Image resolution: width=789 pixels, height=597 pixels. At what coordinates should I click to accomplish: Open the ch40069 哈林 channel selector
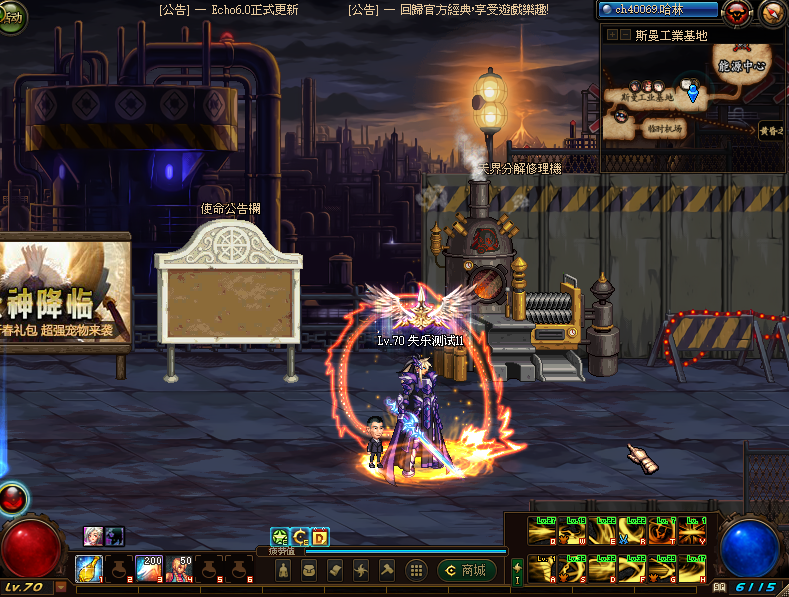coord(659,10)
